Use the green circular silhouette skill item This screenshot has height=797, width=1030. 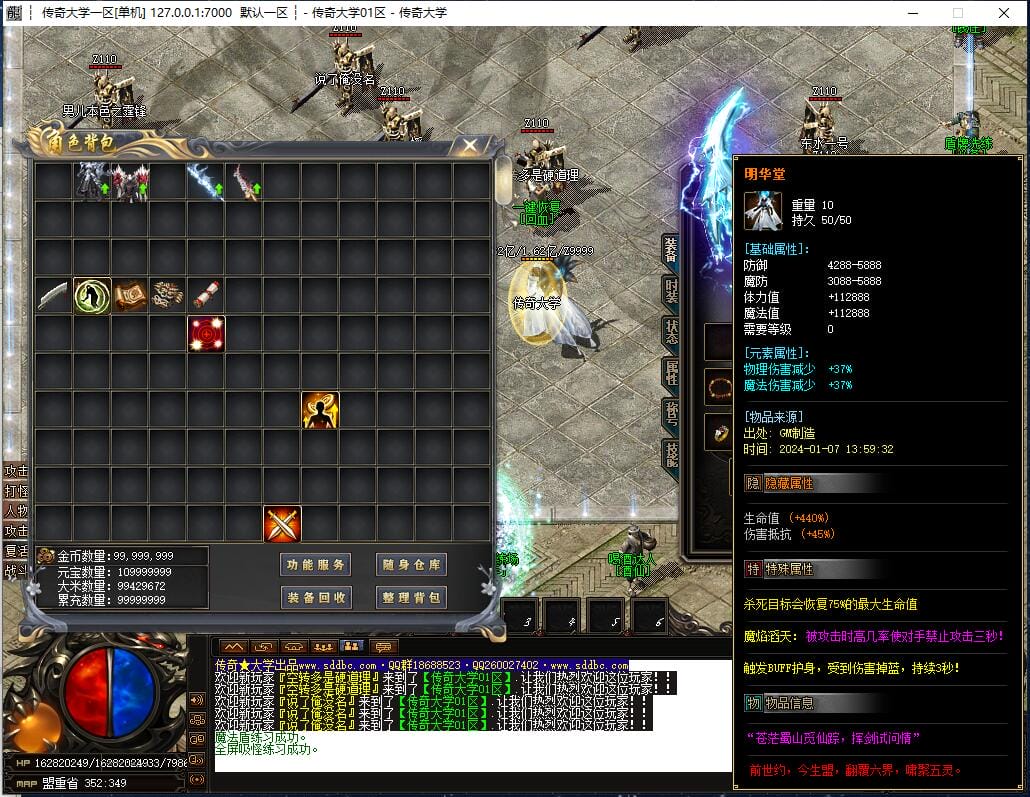92,296
